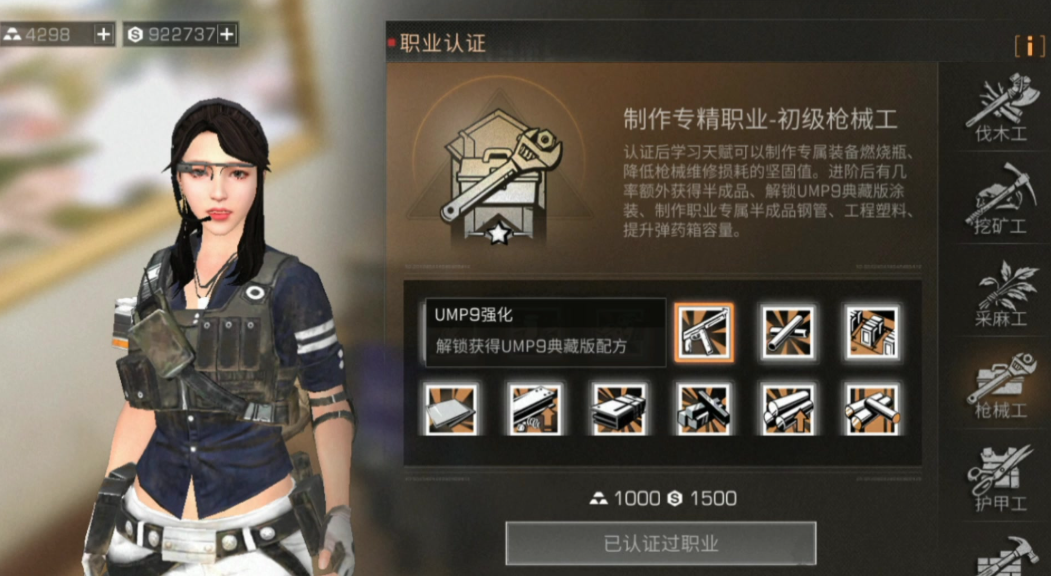Add gold bars with the plus button
This screenshot has height=576, width=1051.
coord(104,34)
